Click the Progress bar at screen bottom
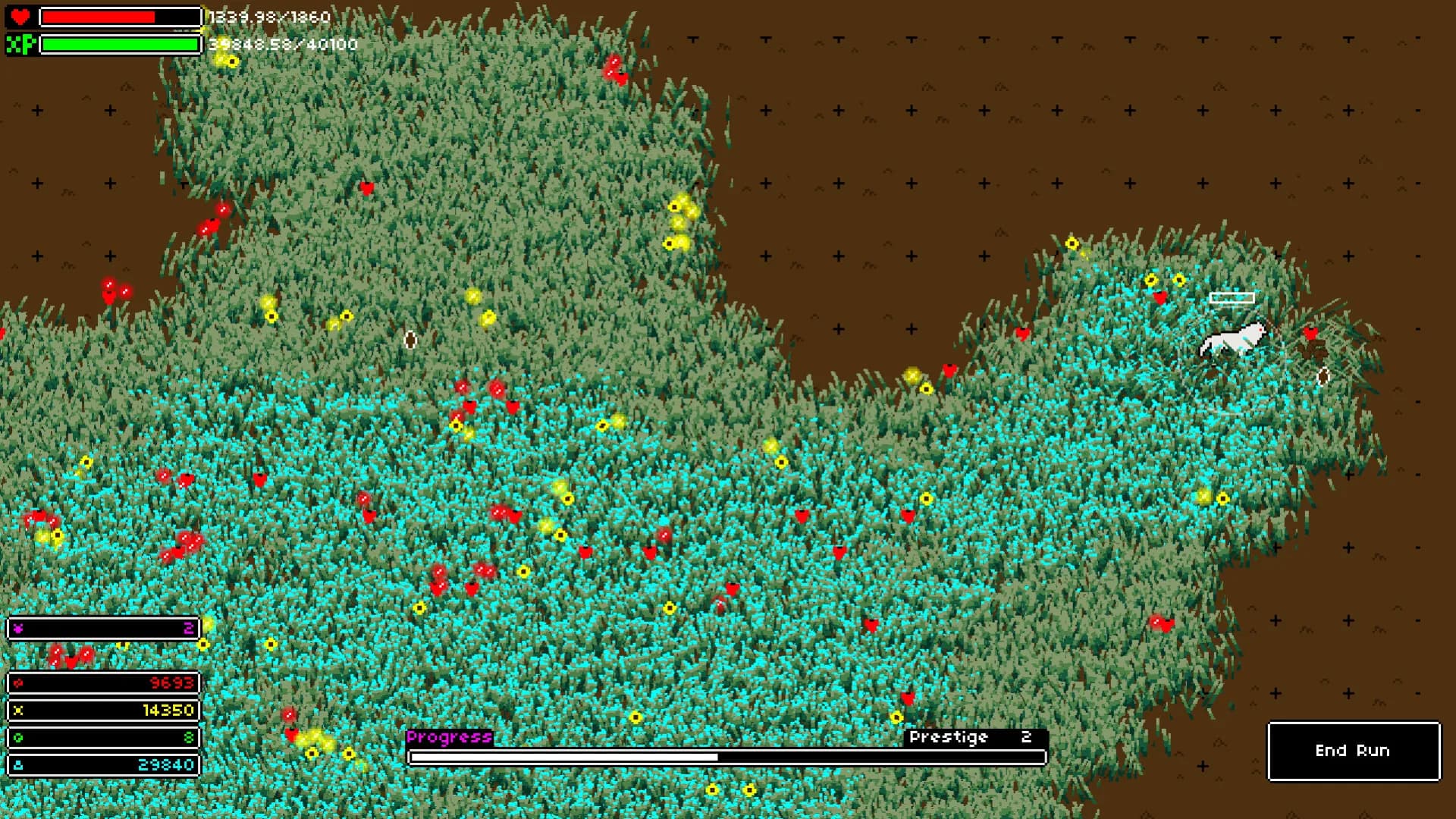 pos(726,756)
